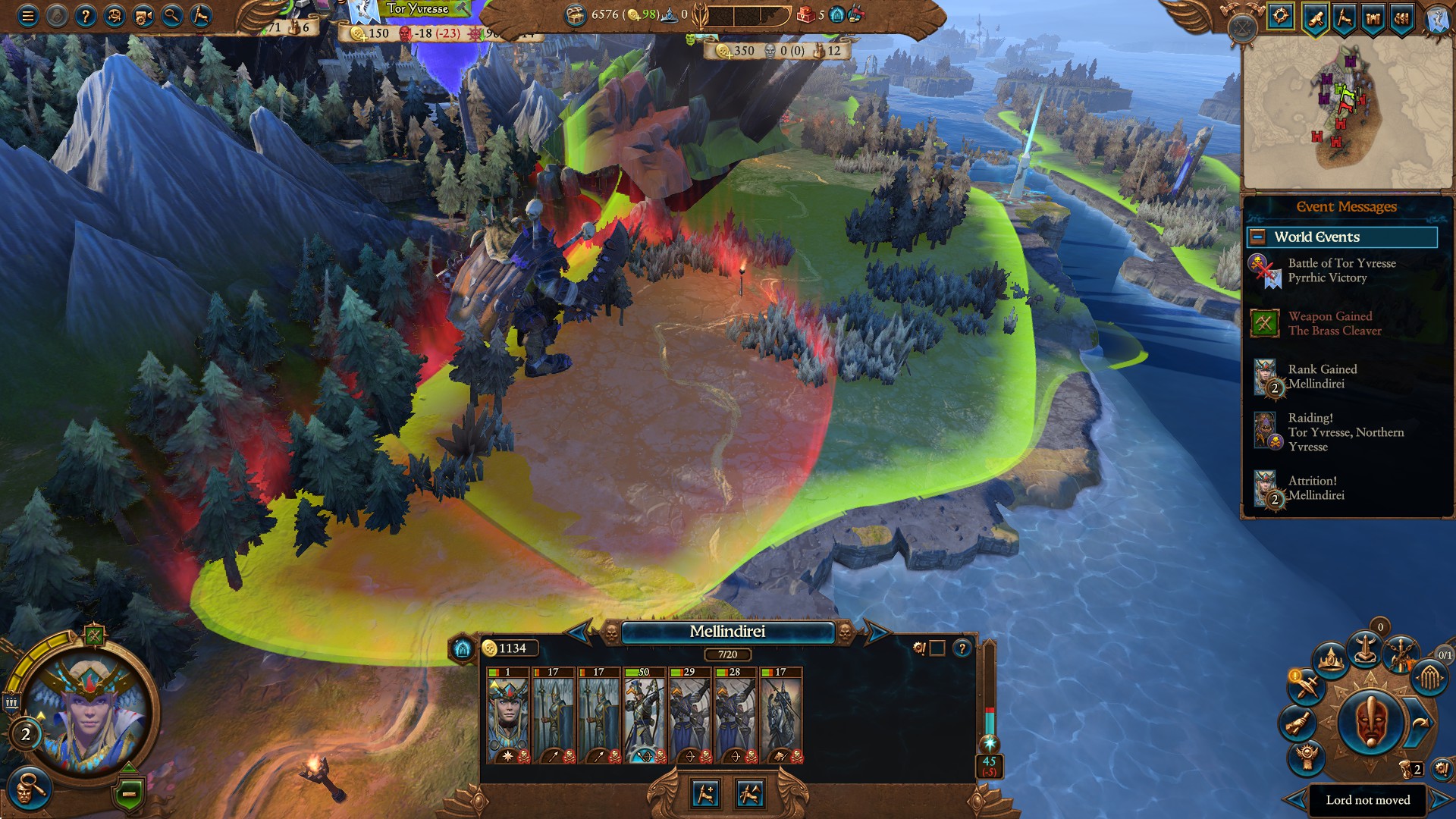Click the left arrow on the Lord not moved panel
The height and width of the screenshot is (819, 1456).
1293,800
